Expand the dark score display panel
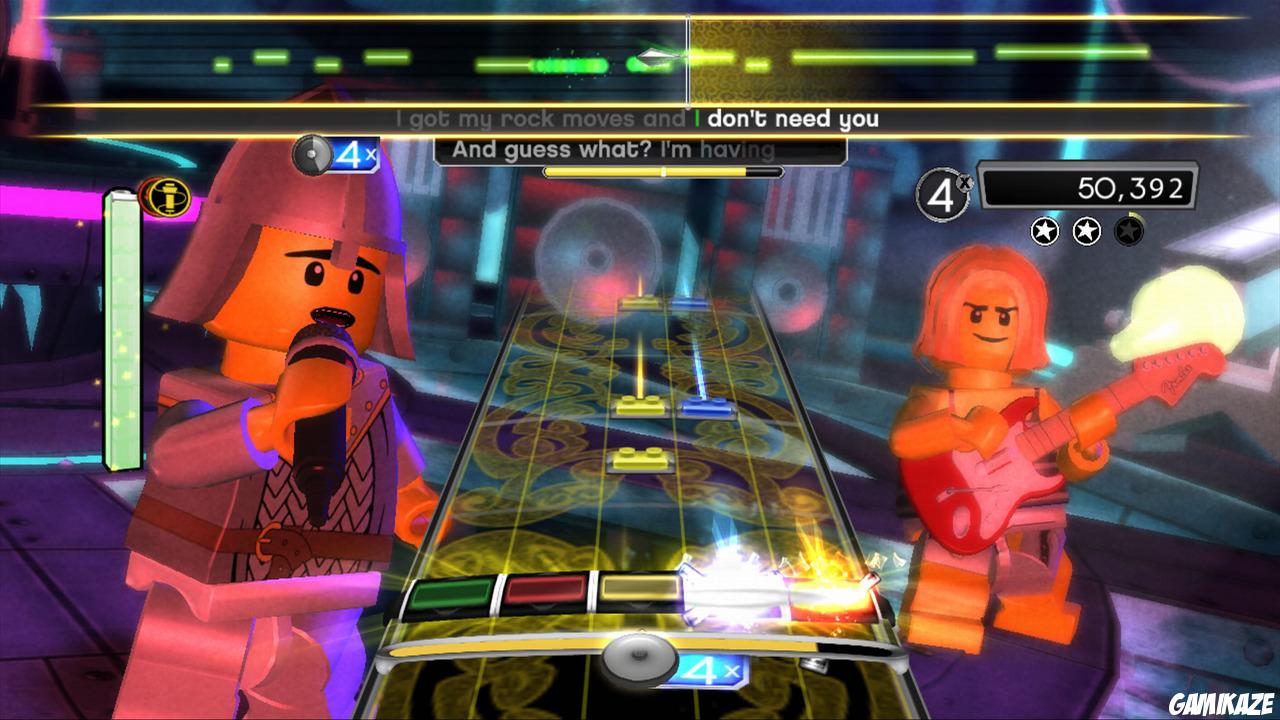The image size is (1280, 720). [1087, 185]
